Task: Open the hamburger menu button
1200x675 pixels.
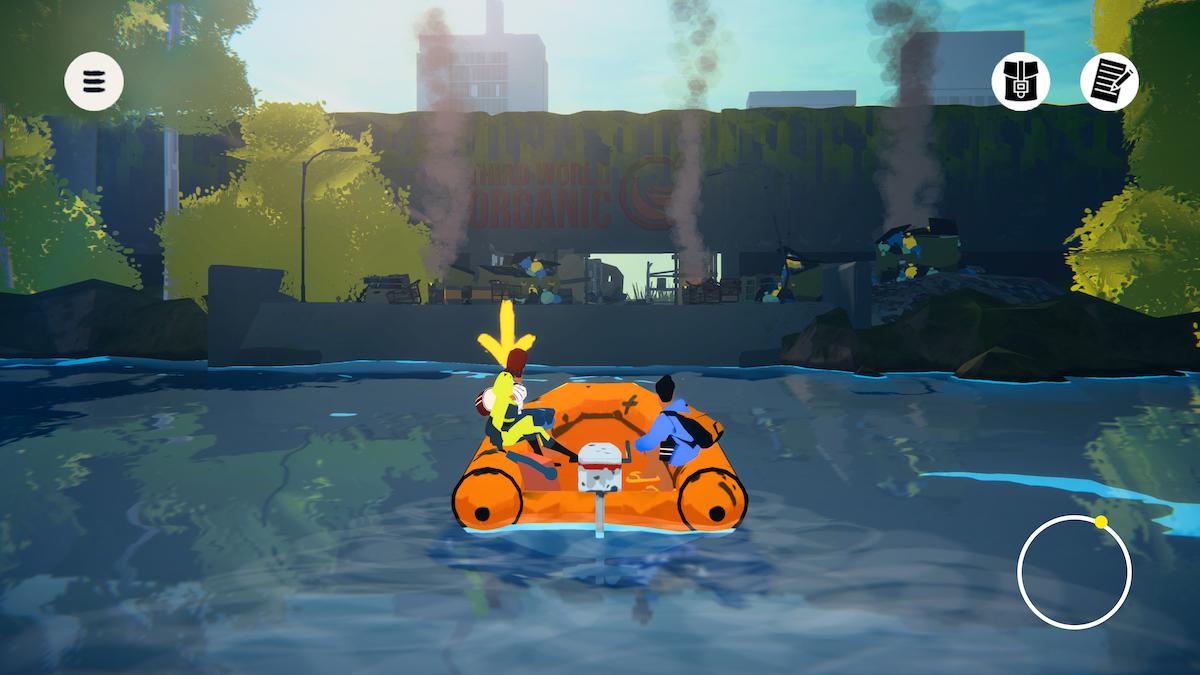Action: [94, 80]
